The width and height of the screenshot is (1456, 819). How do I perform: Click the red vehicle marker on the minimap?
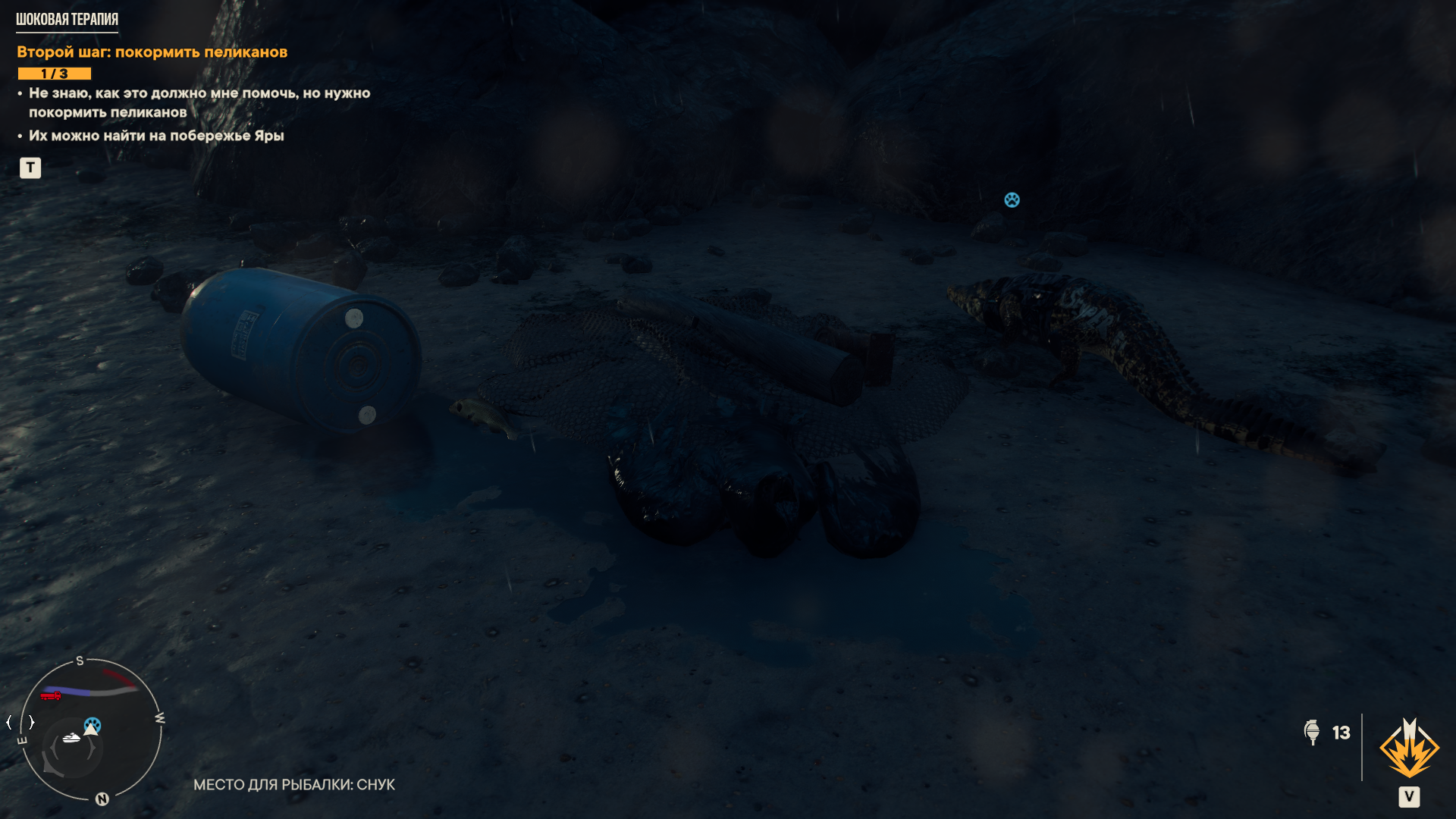pos(51,695)
